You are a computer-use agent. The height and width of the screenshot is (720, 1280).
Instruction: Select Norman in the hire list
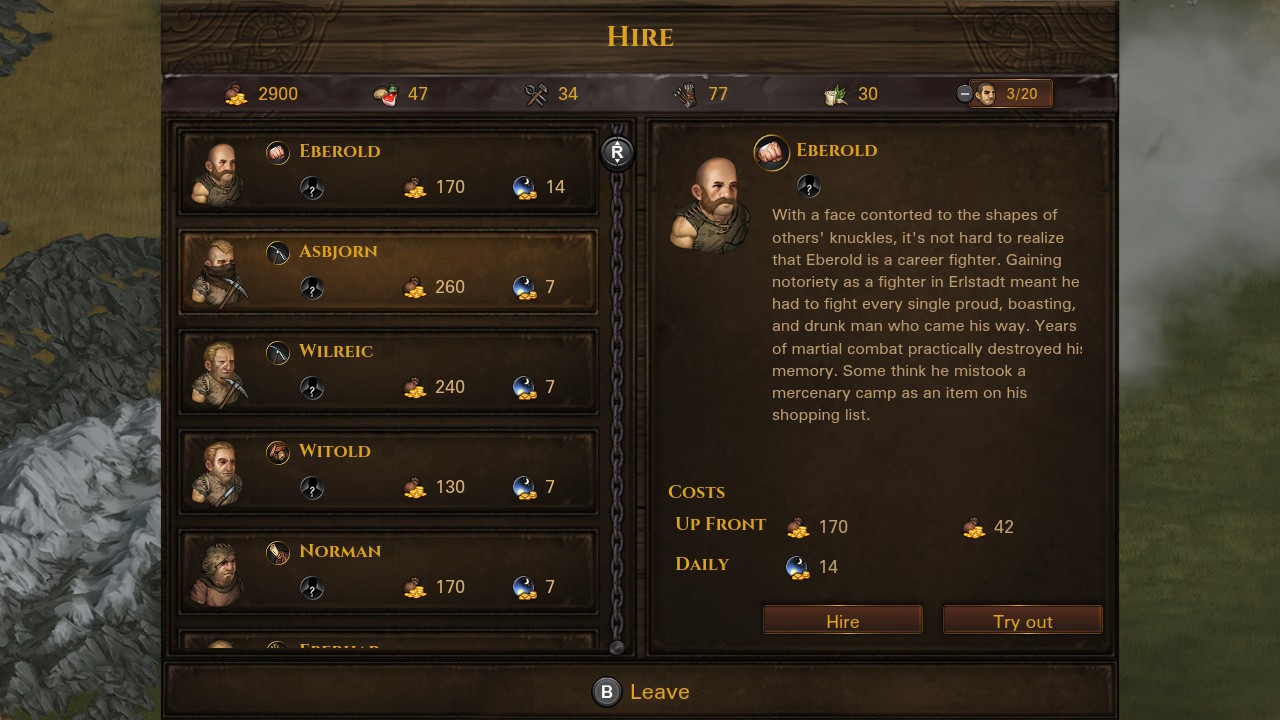[x=388, y=570]
